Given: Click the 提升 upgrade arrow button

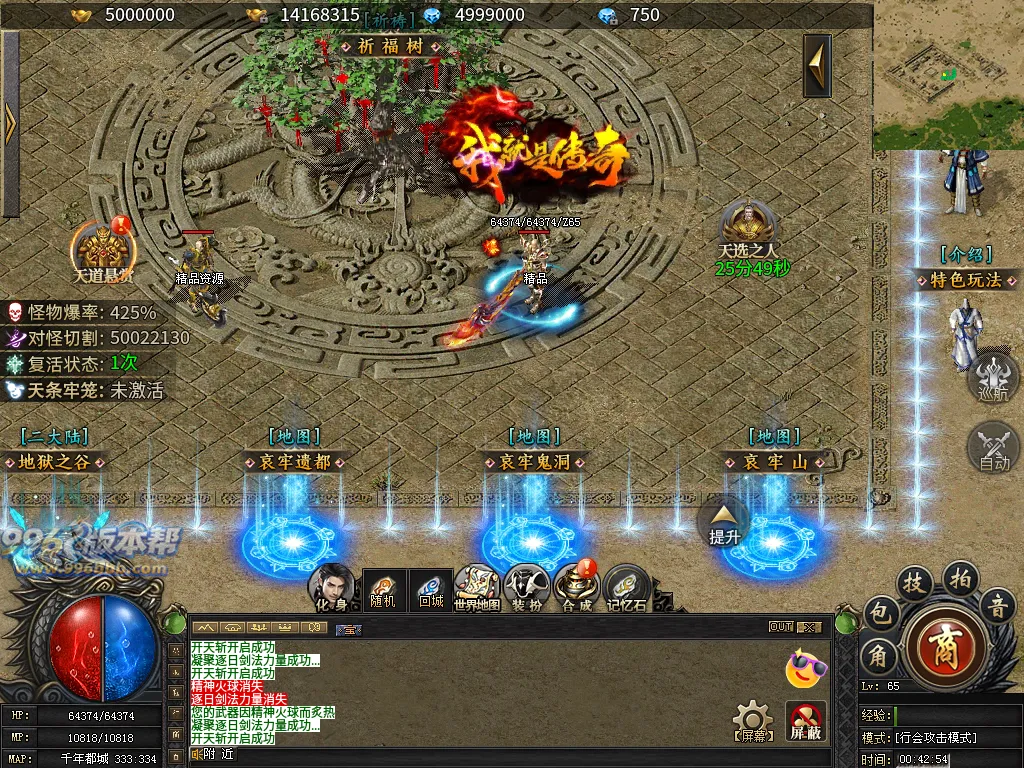Looking at the screenshot, I should coord(725,520).
